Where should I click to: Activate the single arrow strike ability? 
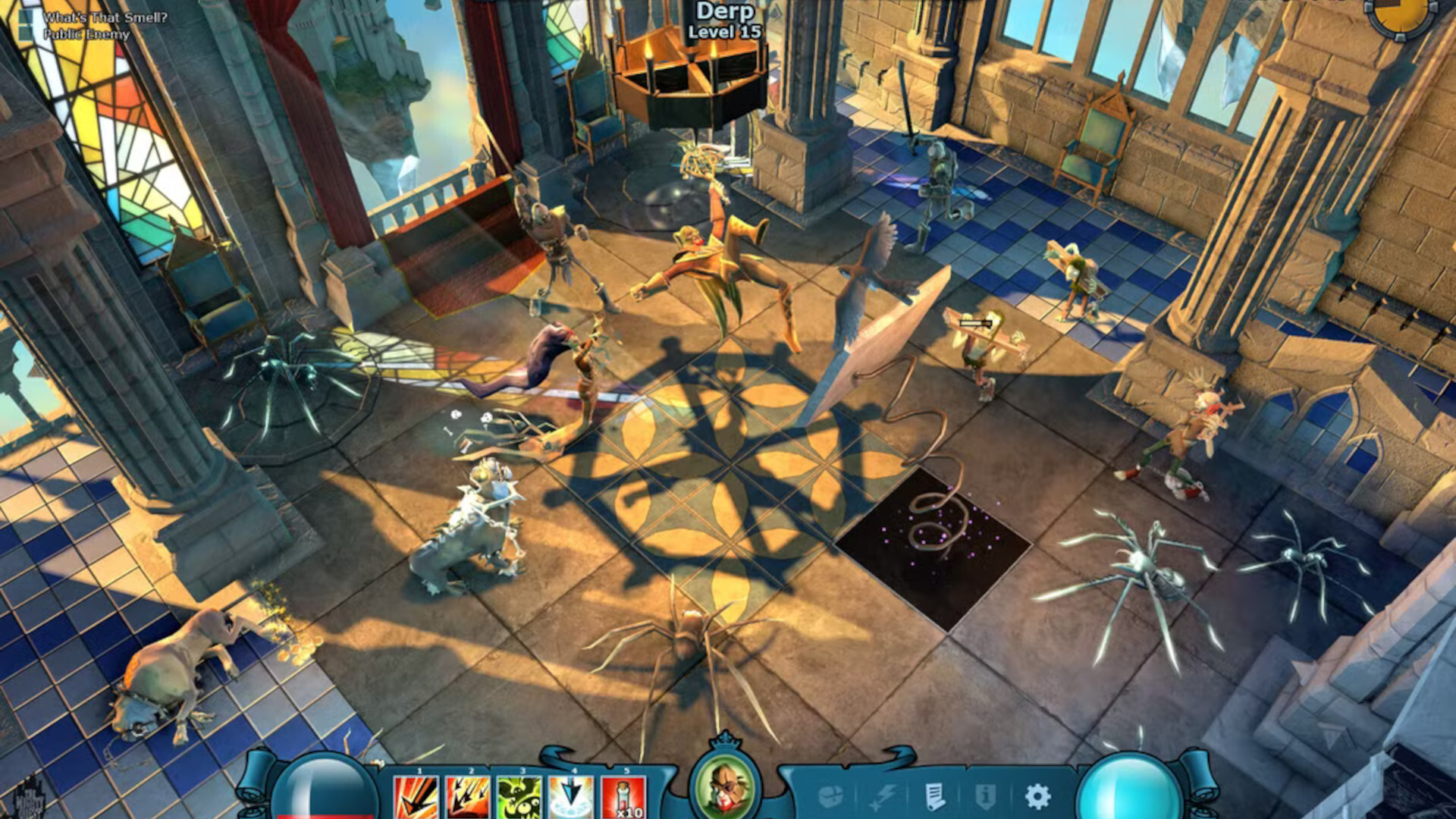416,798
